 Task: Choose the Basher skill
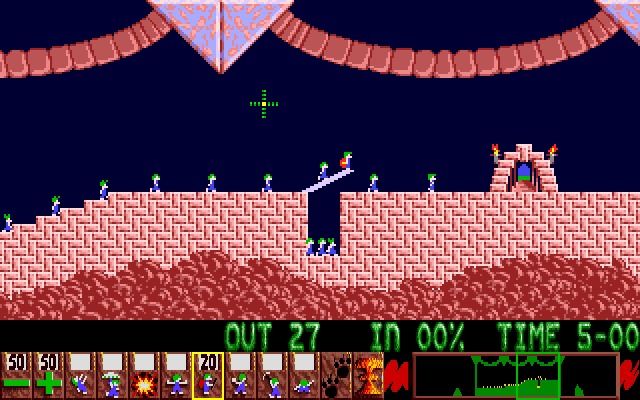coord(240,375)
